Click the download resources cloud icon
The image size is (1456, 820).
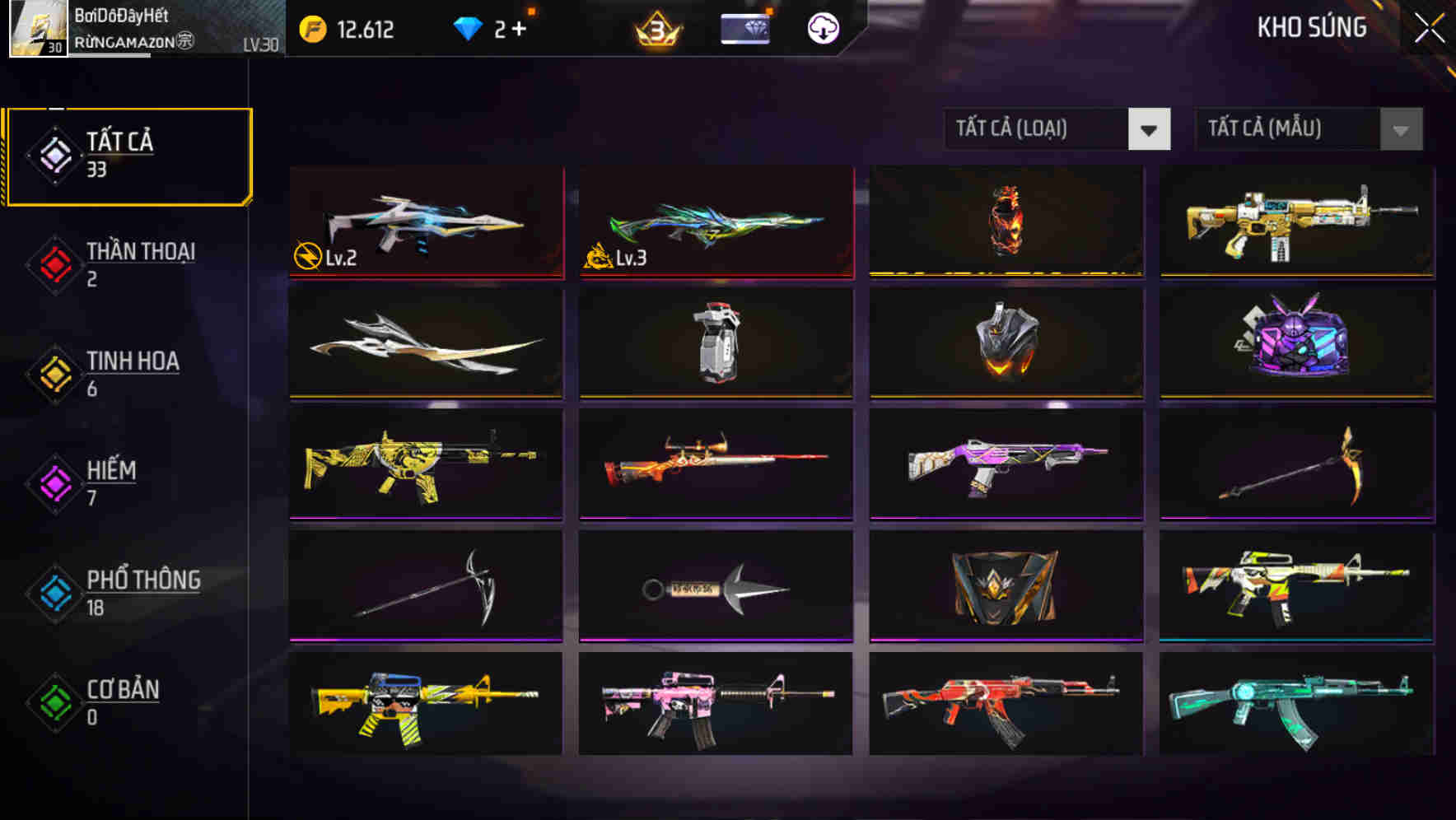point(822,30)
